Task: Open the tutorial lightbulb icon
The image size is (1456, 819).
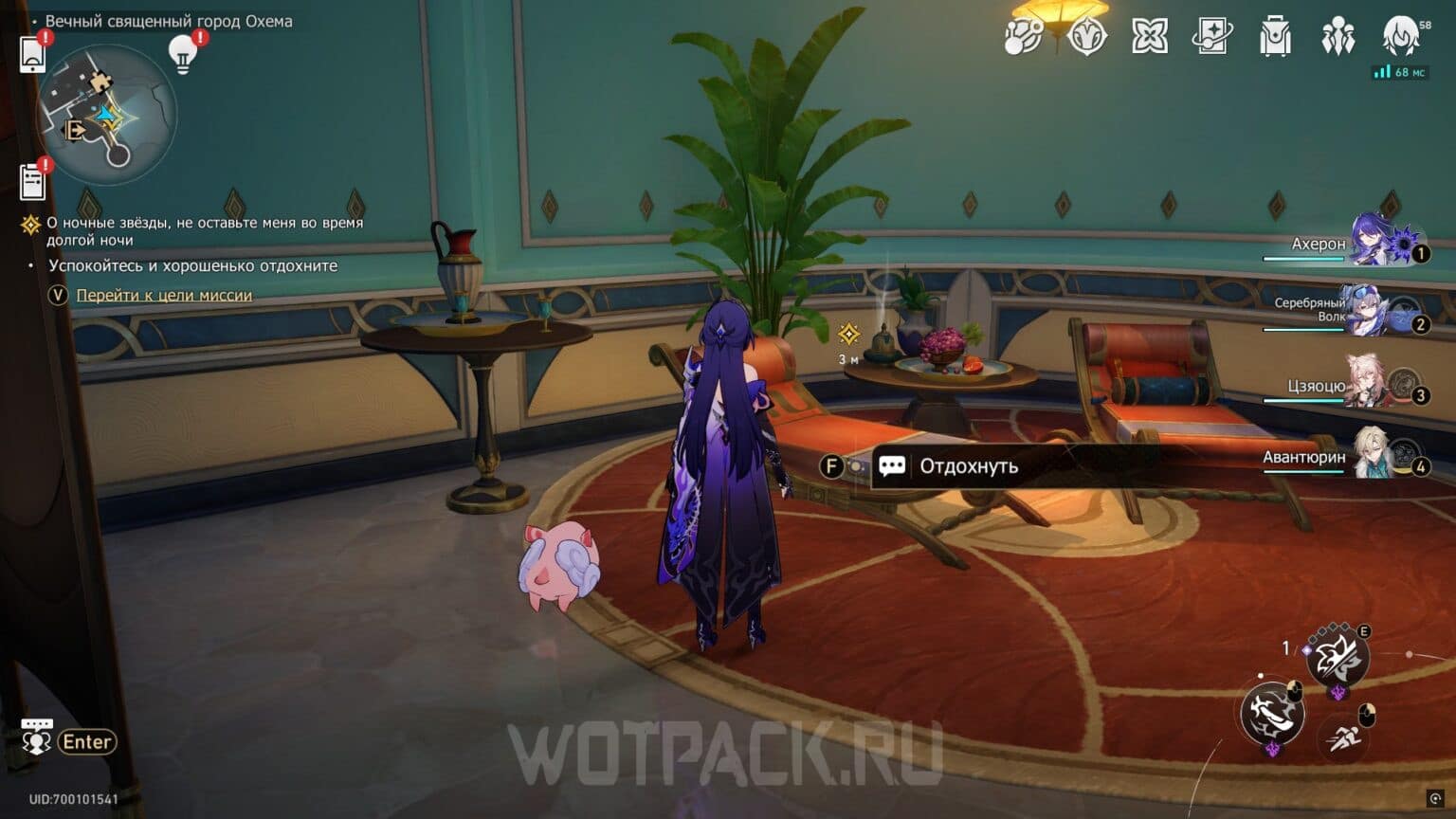Action: 182,54
